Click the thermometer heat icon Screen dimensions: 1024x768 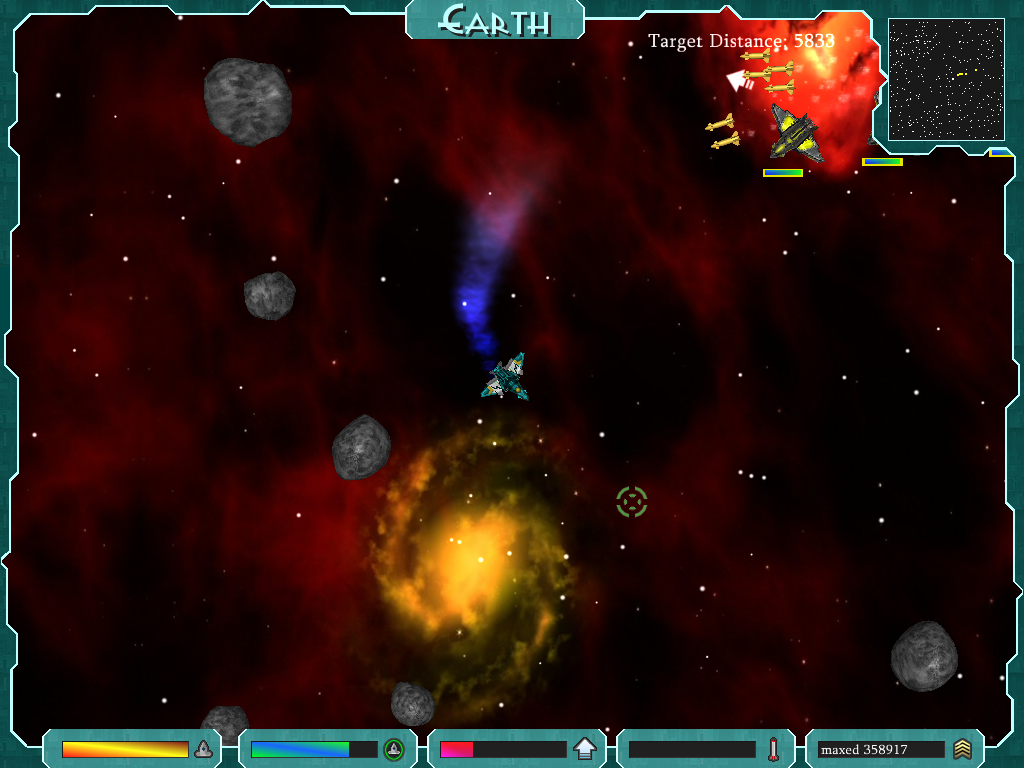click(773, 749)
